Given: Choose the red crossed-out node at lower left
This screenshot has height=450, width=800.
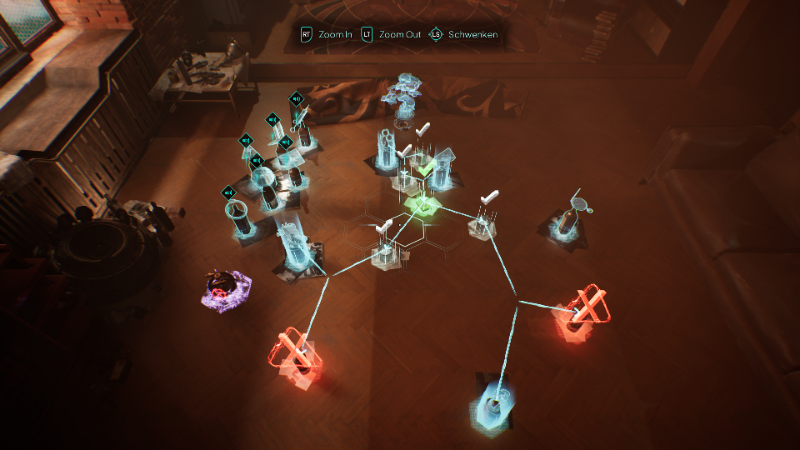Looking at the screenshot, I should click(x=295, y=356).
